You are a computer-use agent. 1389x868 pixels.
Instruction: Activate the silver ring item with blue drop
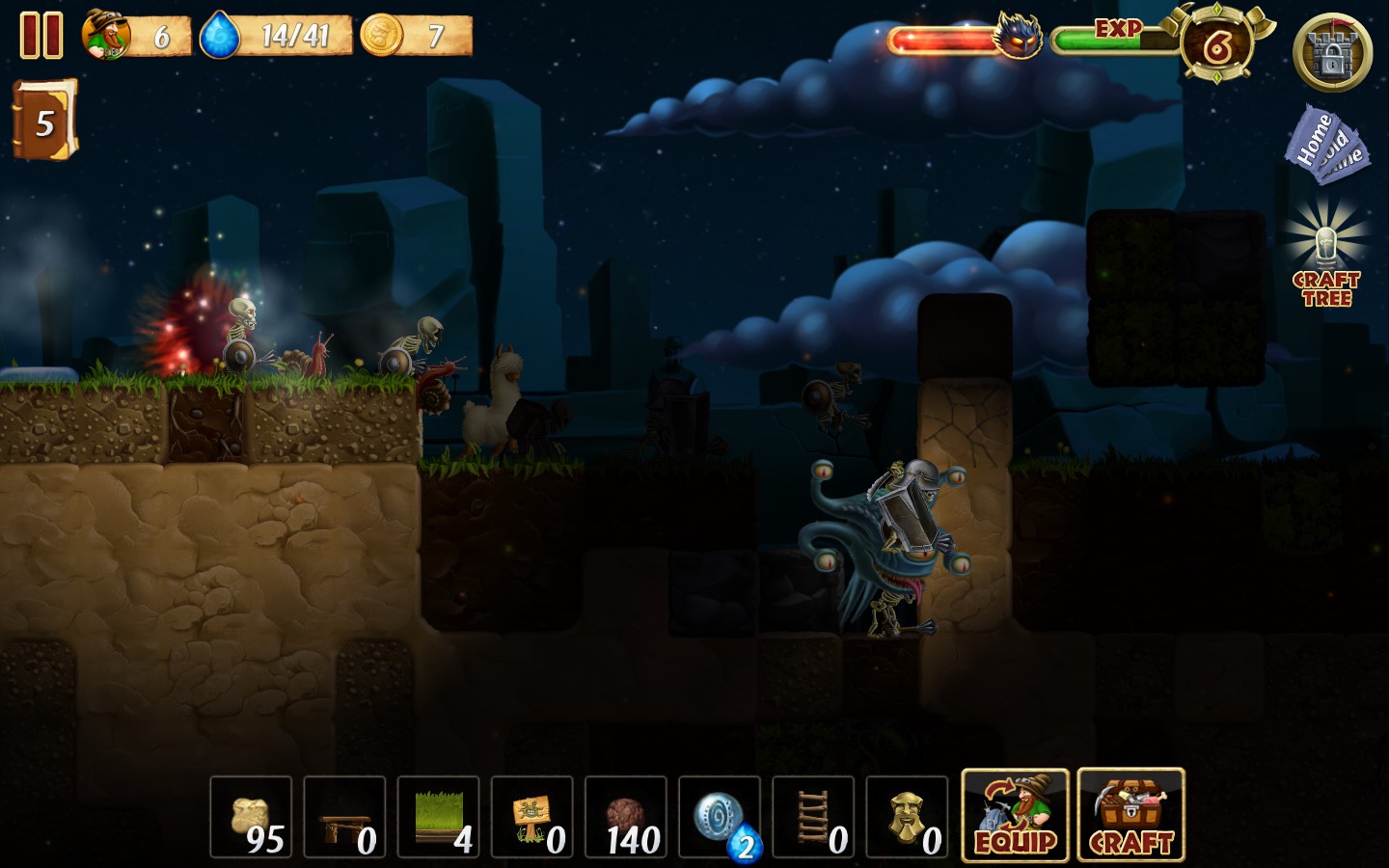(720, 817)
